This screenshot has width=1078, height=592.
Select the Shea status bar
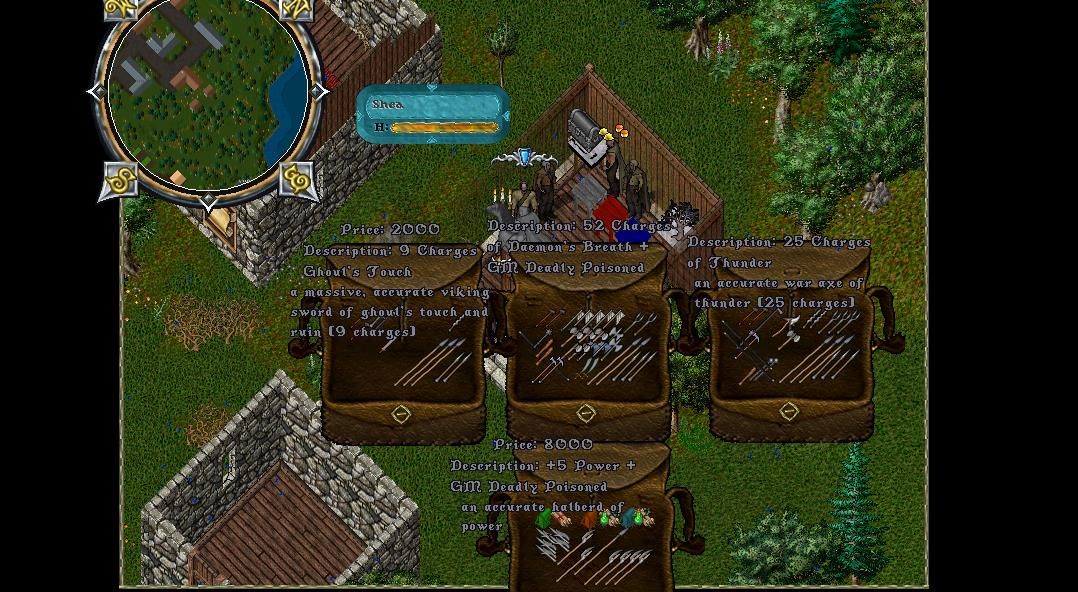[x=433, y=114]
